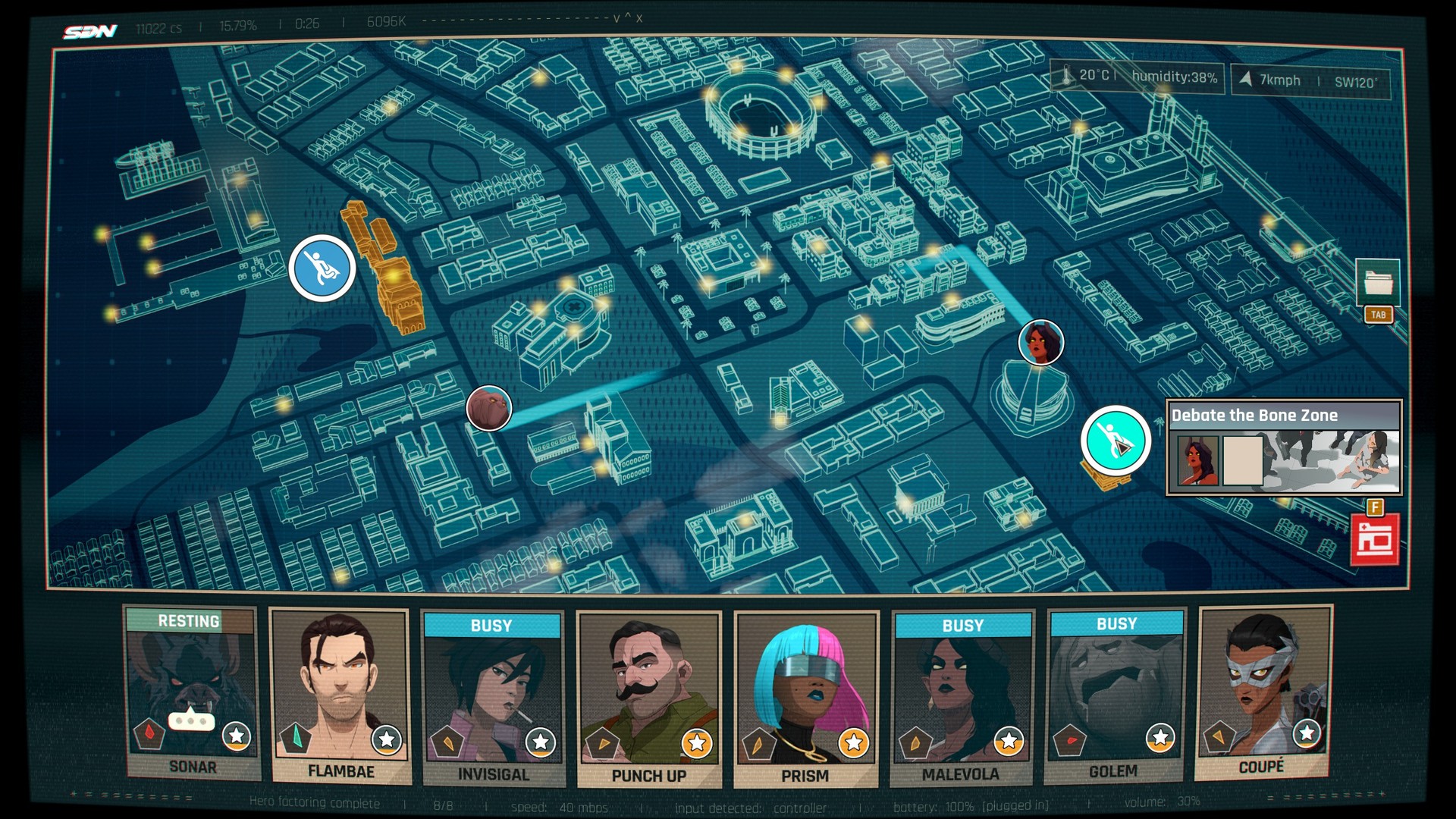
Task: Click the red roster icon button
Action: tap(1374, 540)
